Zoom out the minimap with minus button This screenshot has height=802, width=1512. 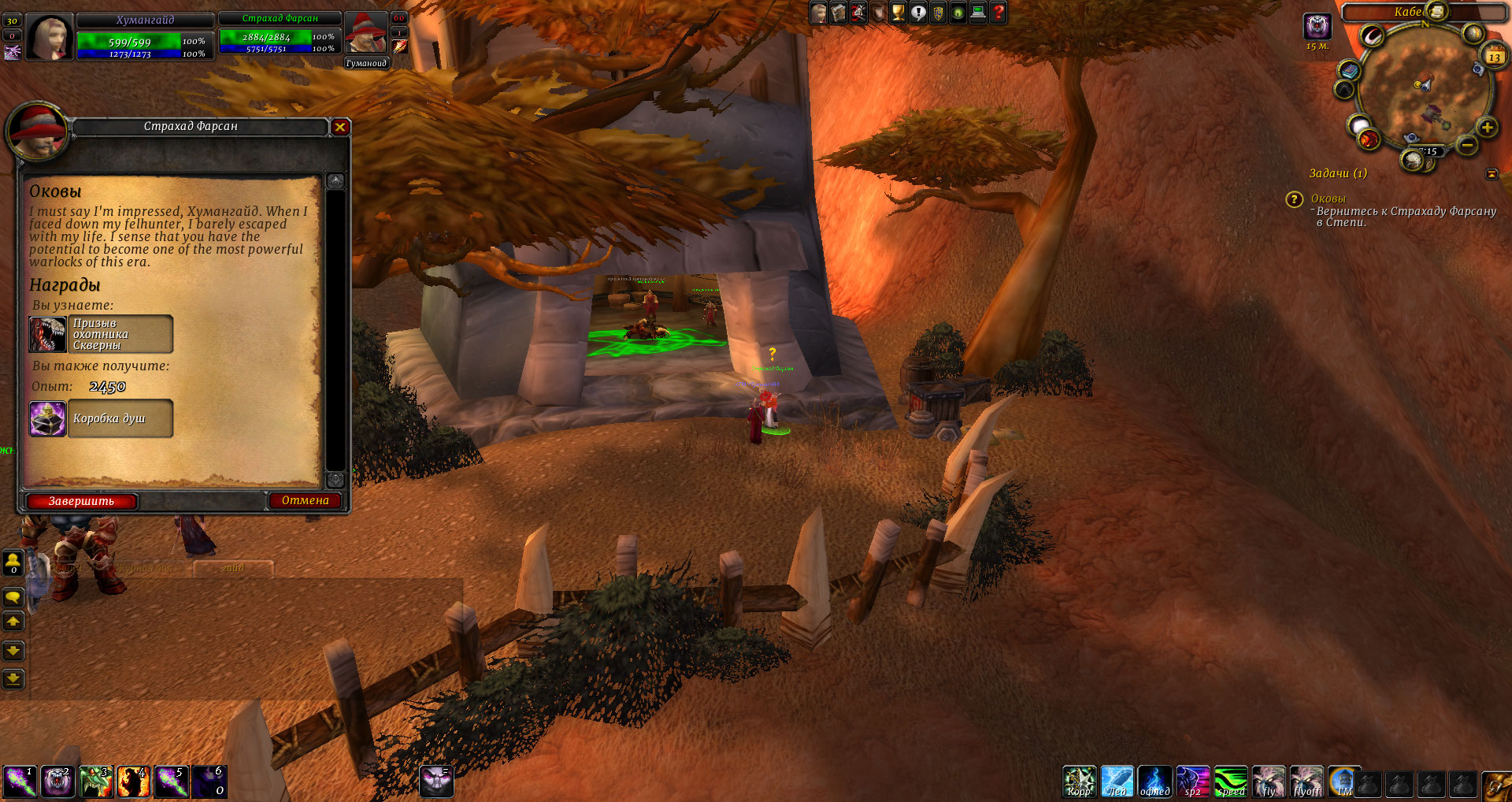click(1466, 145)
